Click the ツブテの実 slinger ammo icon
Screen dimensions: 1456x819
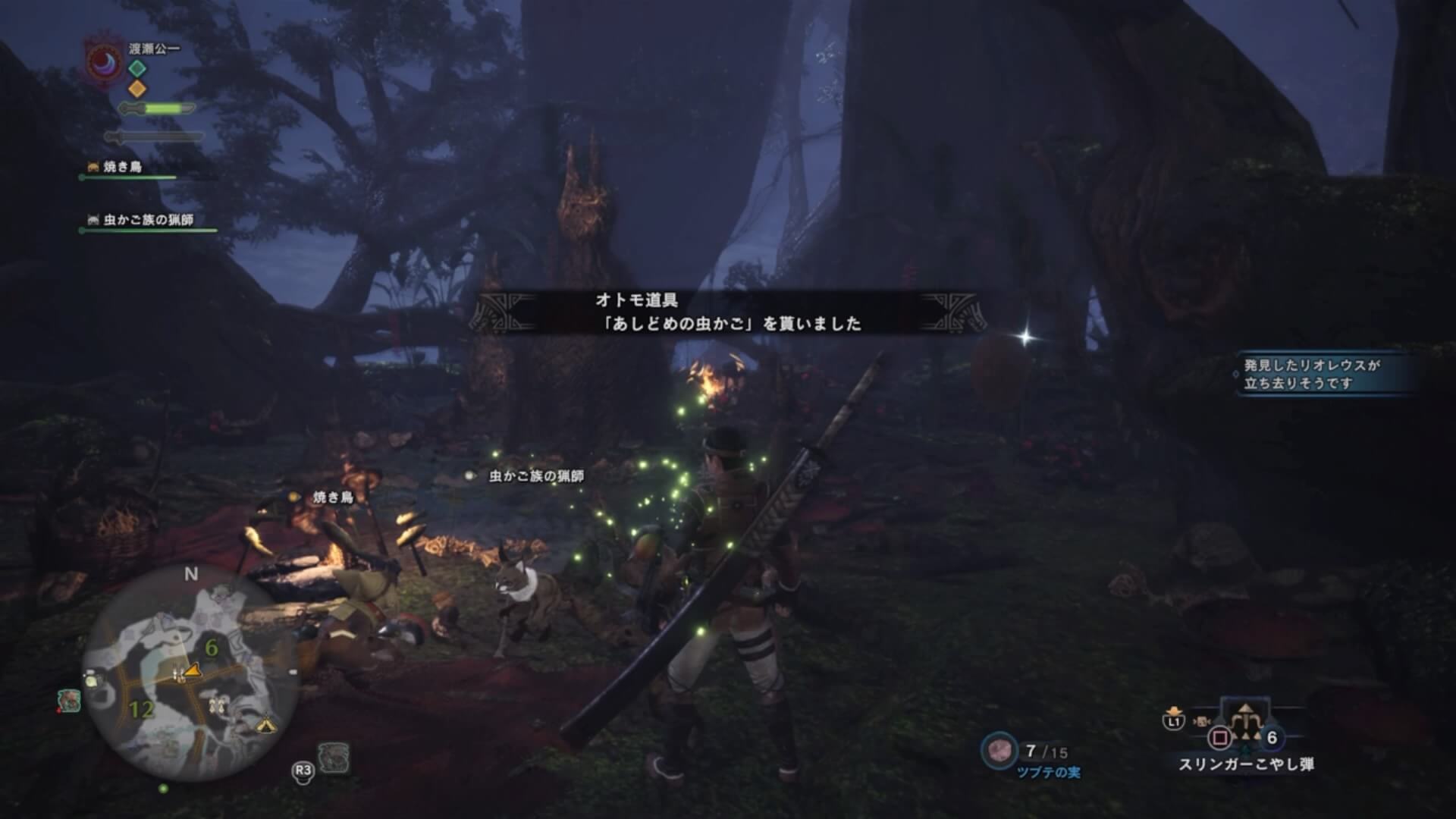999,751
